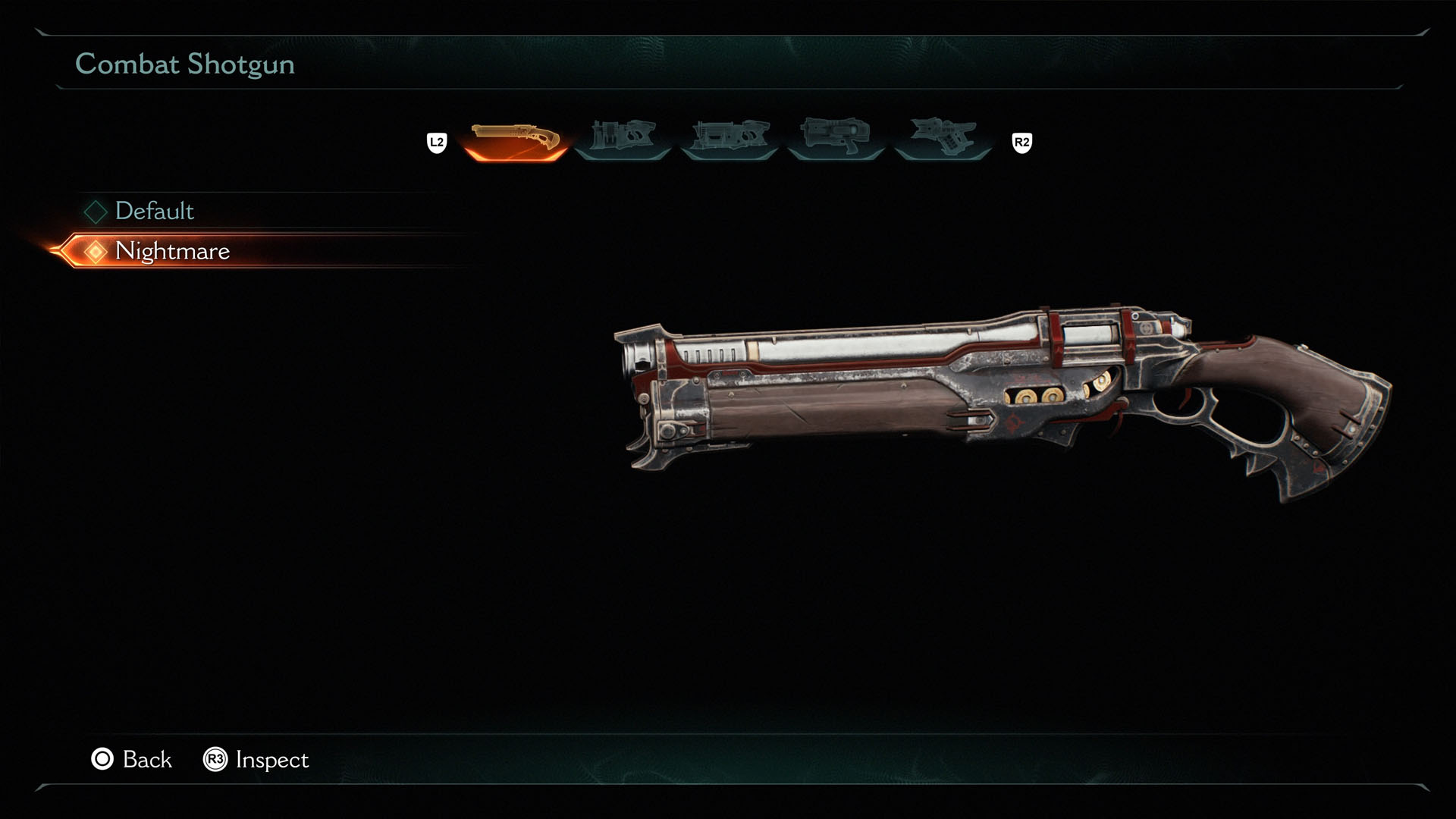Click the L2 shoulder button icon
This screenshot has height=819, width=1456.
(437, 140)
